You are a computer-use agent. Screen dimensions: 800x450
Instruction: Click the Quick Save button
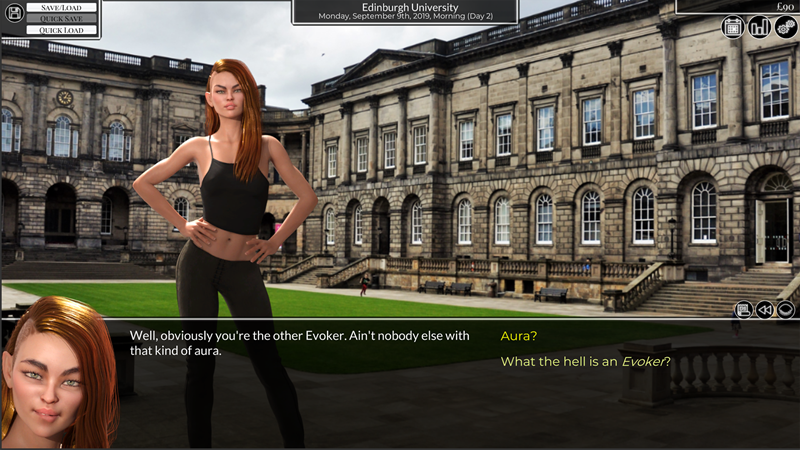coord(61,19)
